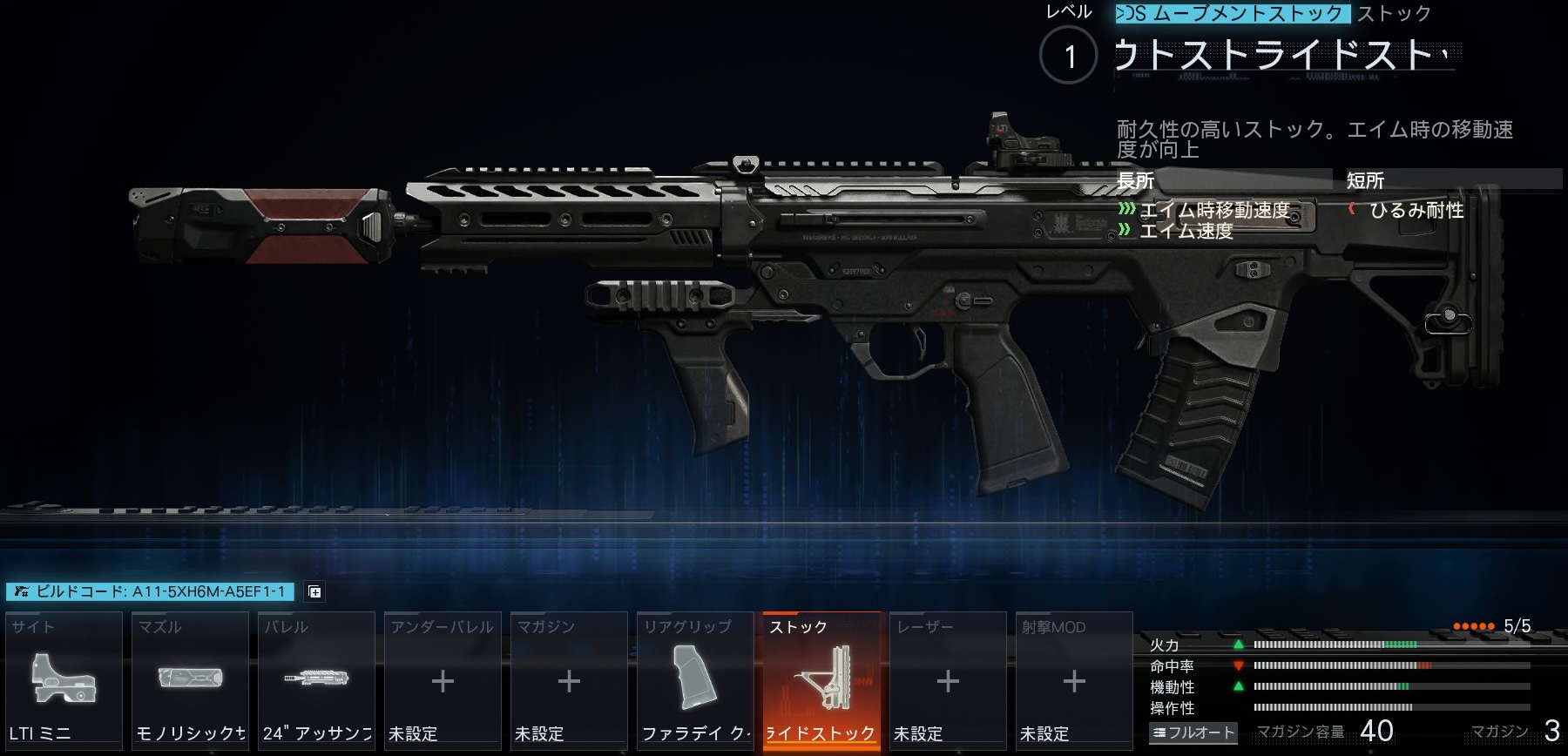The height and width of the screenshot is (756, 1568).
Task: Open the マズル muzzle attachment slot
Action: coord(190,681)
